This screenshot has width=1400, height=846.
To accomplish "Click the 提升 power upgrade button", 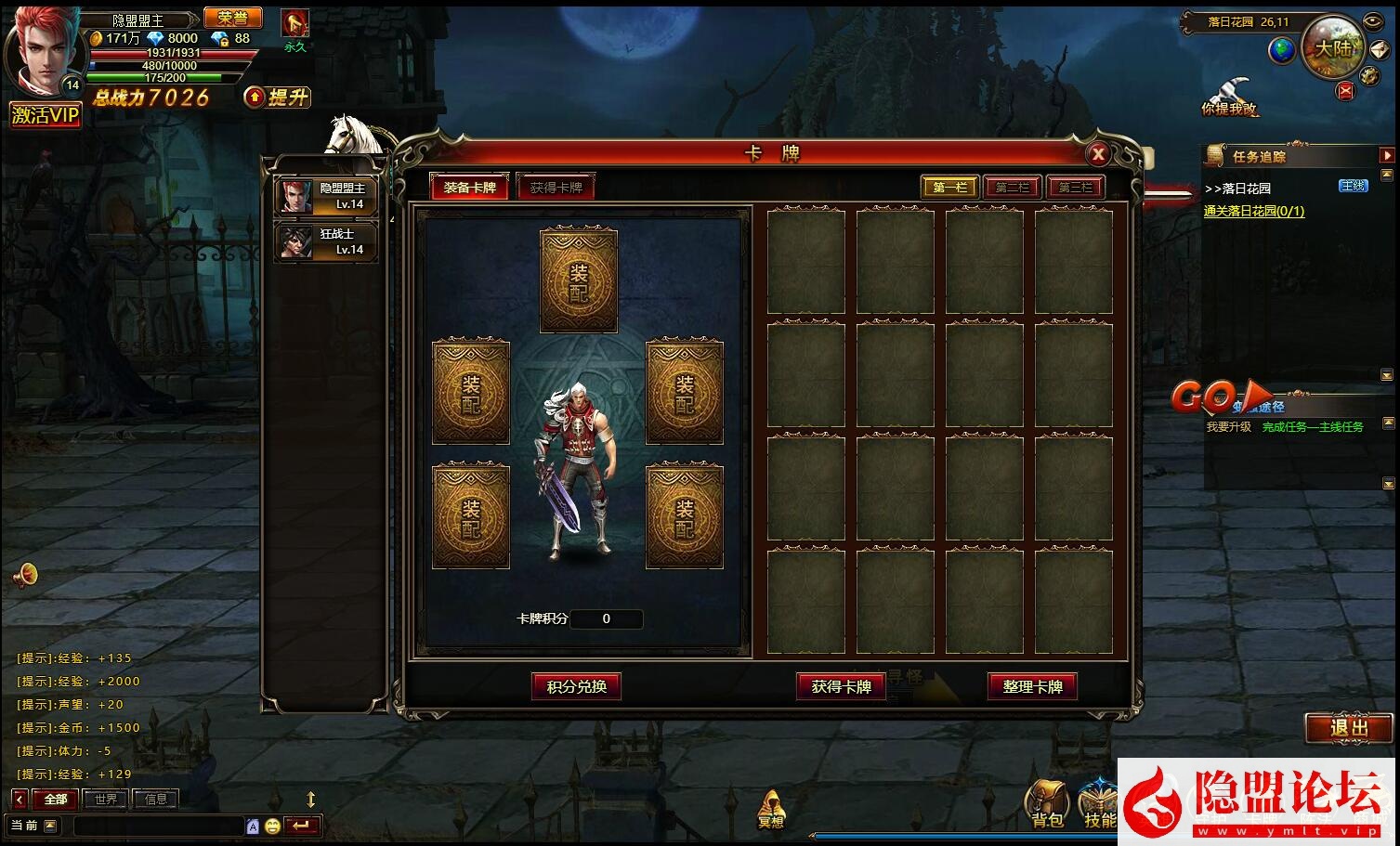I will pyautogui.click(x=278, y=98).
